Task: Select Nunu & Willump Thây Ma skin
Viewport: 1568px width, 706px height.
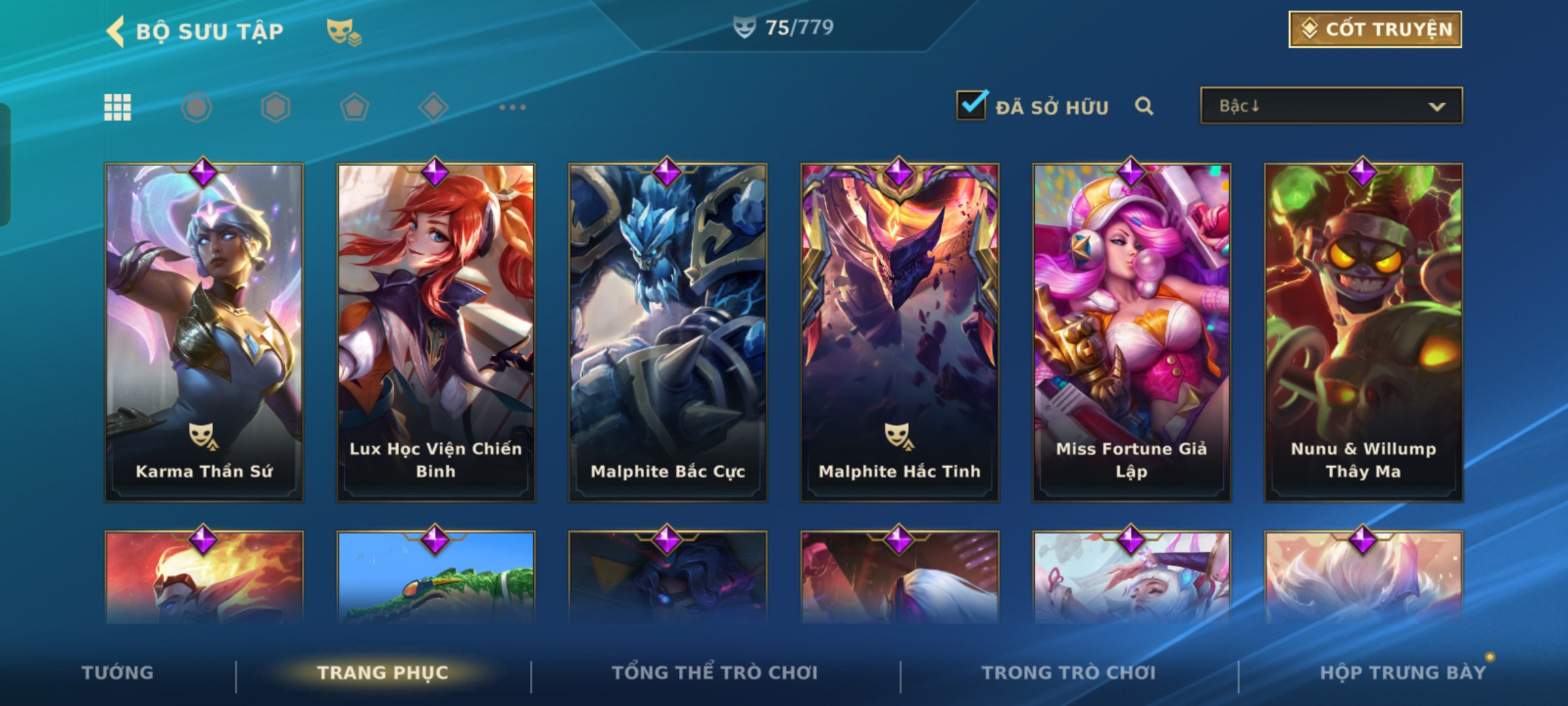Action: pyautogui.click(x=1364, y=332)
